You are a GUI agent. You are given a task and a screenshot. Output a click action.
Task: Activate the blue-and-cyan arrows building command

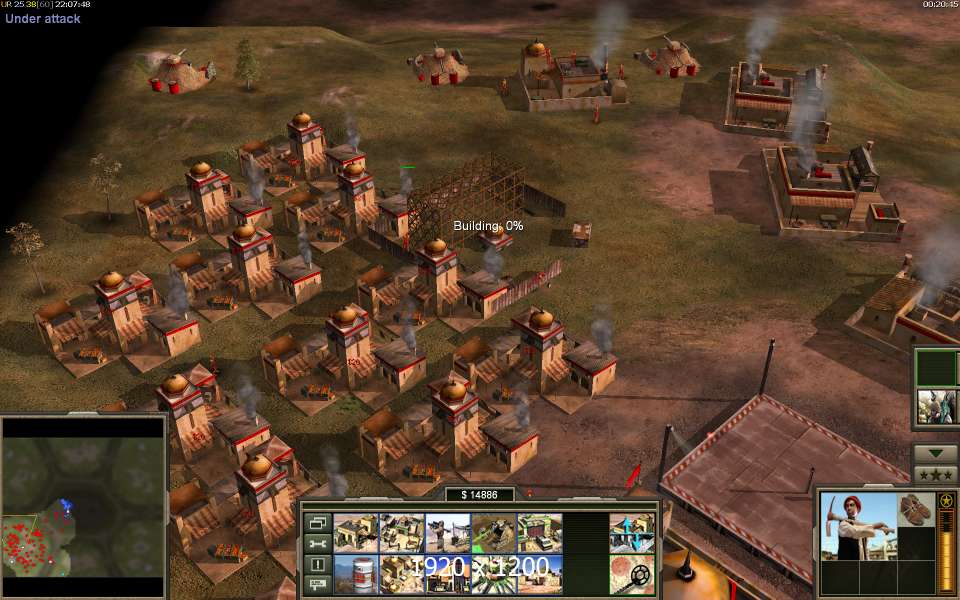coord(631,533)
